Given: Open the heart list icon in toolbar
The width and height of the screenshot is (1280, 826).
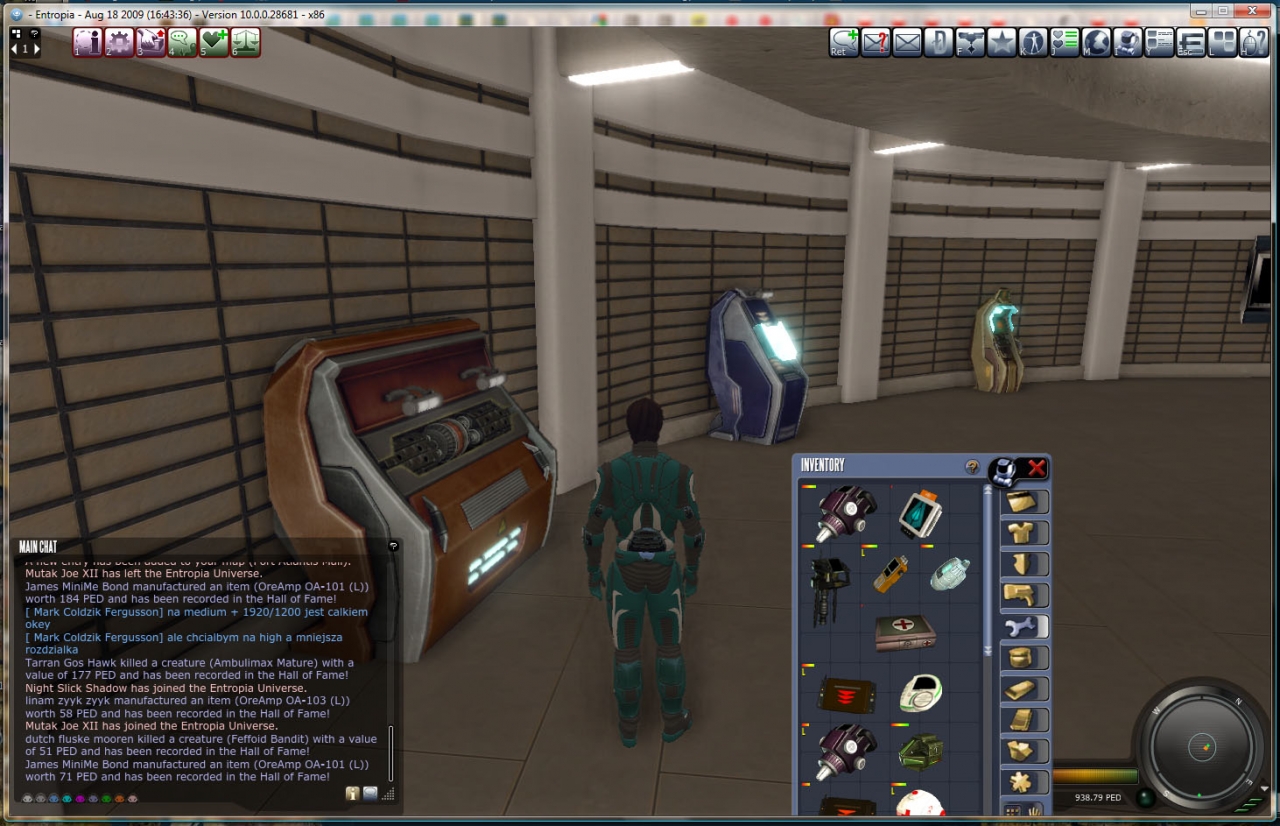Looking at the screenshot, I should [x=1064, y=43].
